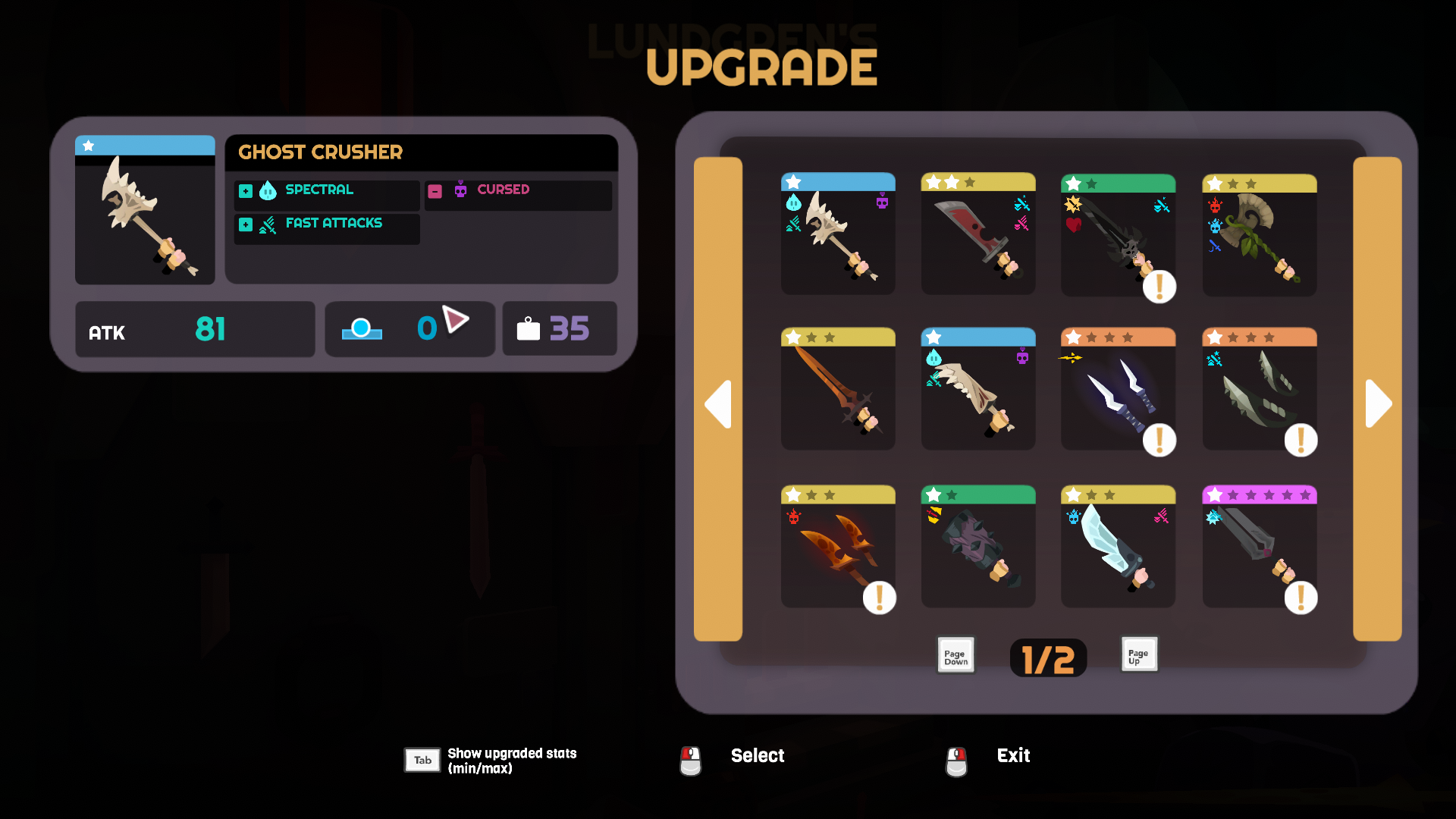
Task: Go to the previous weapon page arrow
Action: click(718, 402)
